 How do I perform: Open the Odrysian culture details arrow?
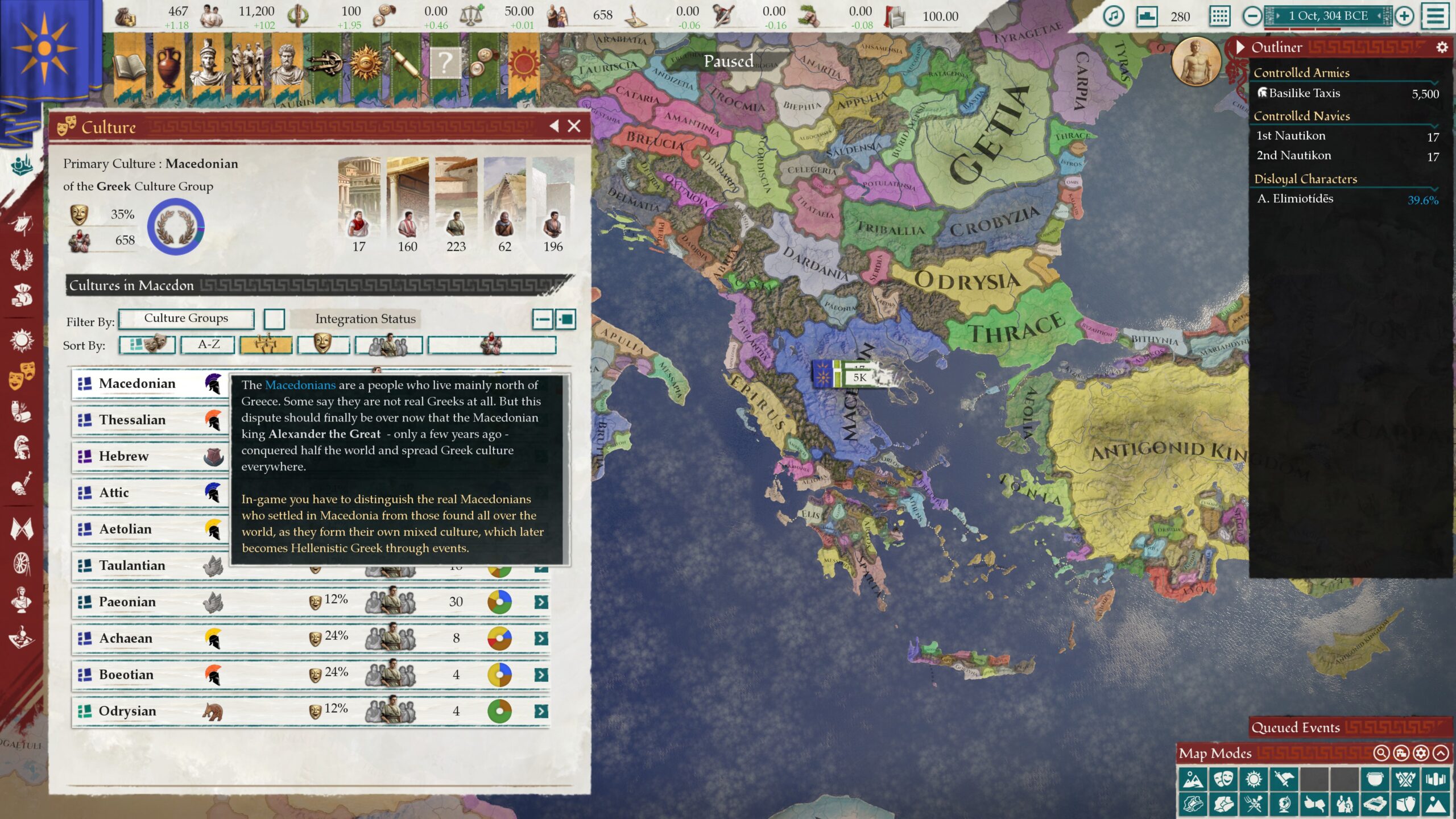point(541,711)
